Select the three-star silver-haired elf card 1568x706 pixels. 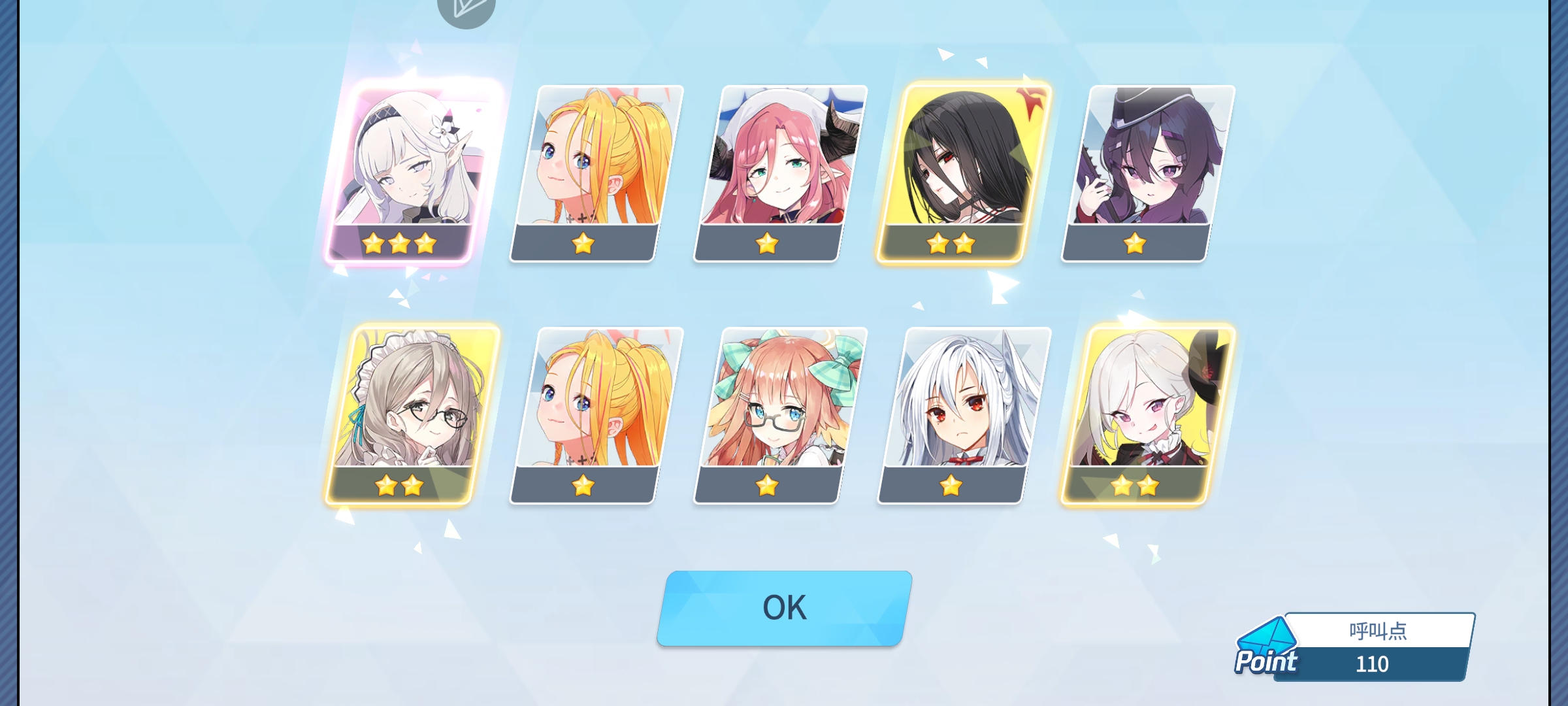click(412, 173)
